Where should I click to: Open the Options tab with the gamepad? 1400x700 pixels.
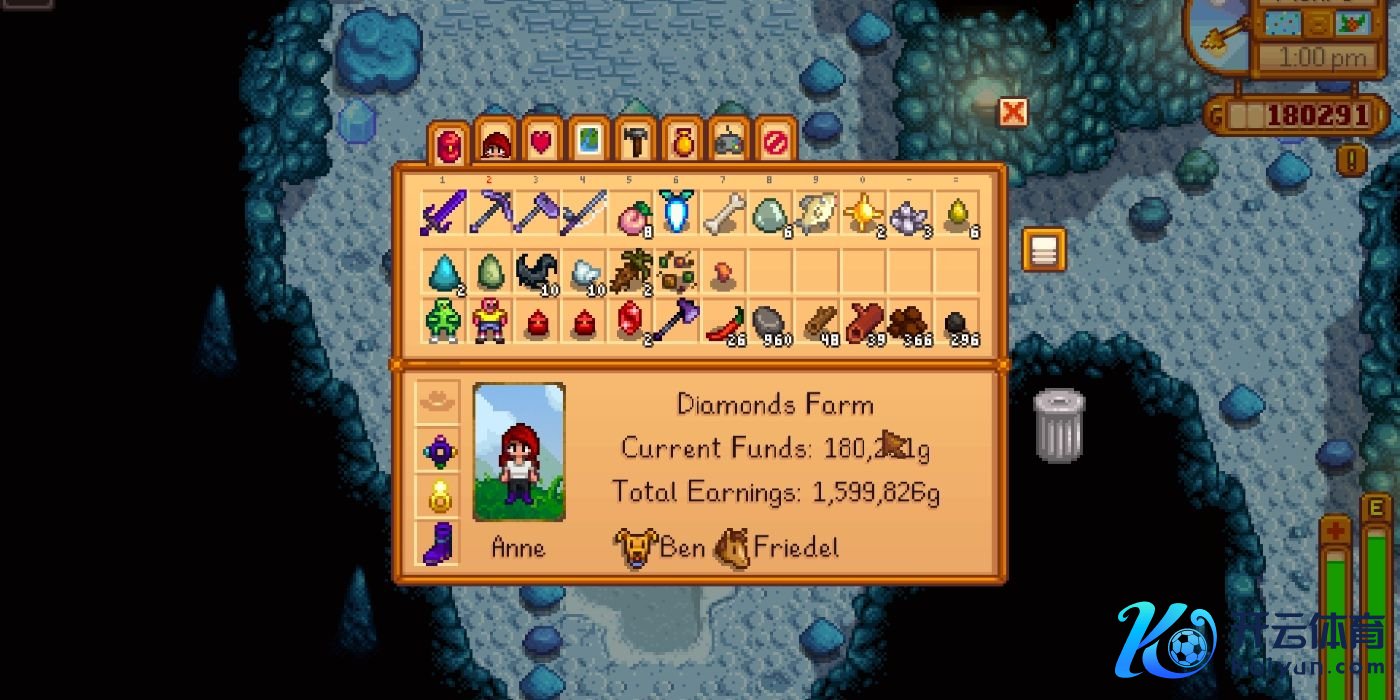tap(728, 143)
